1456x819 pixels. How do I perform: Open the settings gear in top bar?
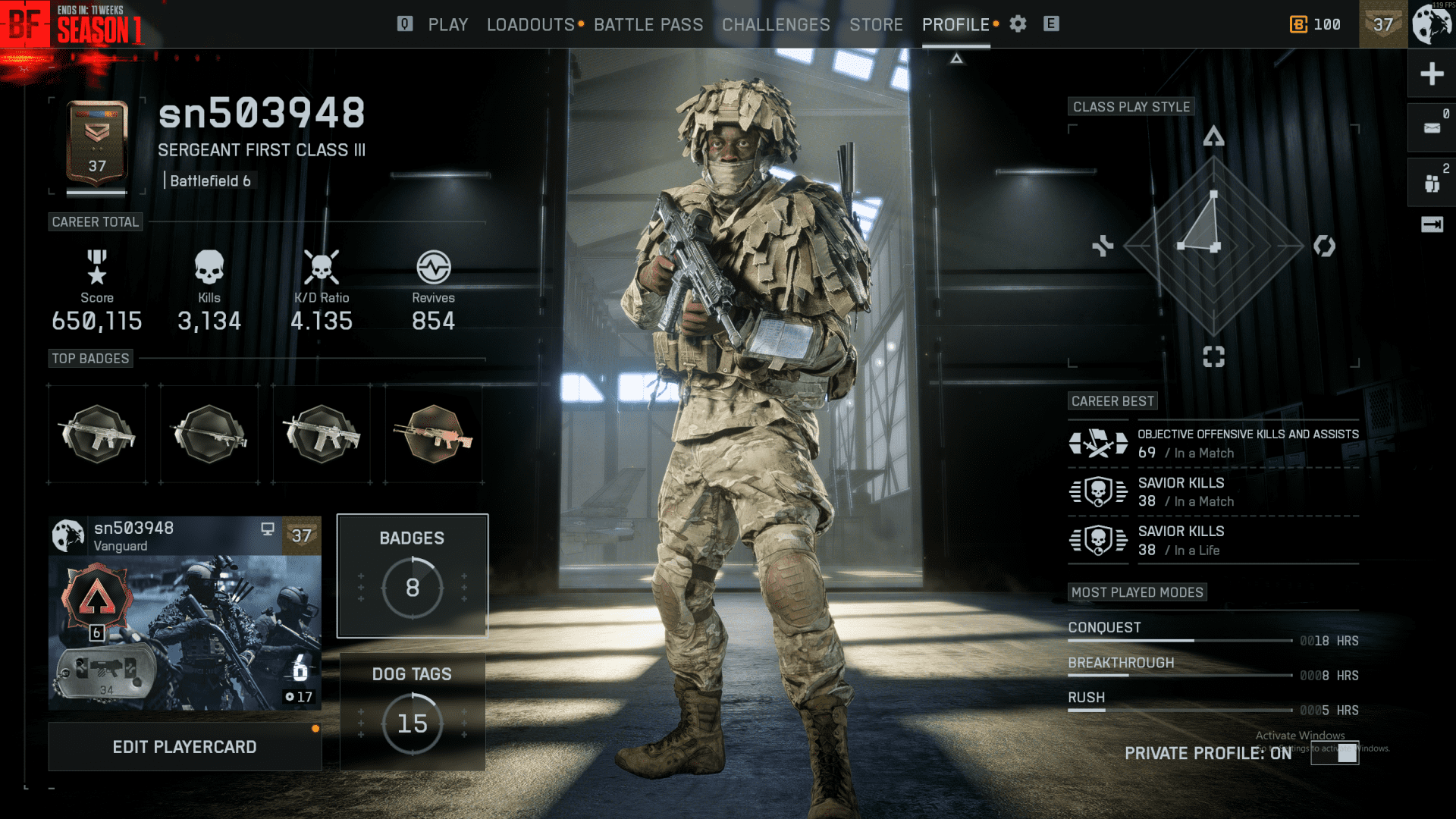coord(1017,24)
